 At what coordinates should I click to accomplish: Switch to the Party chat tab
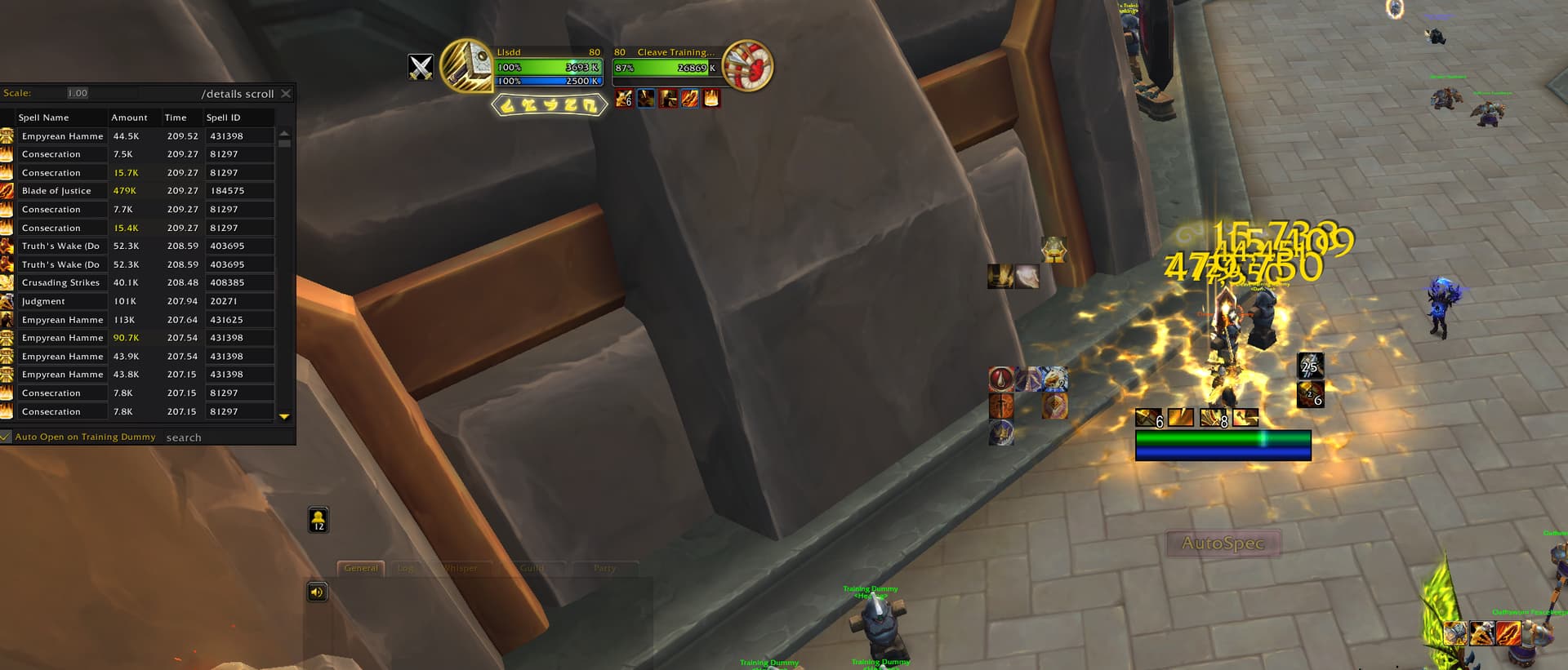pos(604,568)
